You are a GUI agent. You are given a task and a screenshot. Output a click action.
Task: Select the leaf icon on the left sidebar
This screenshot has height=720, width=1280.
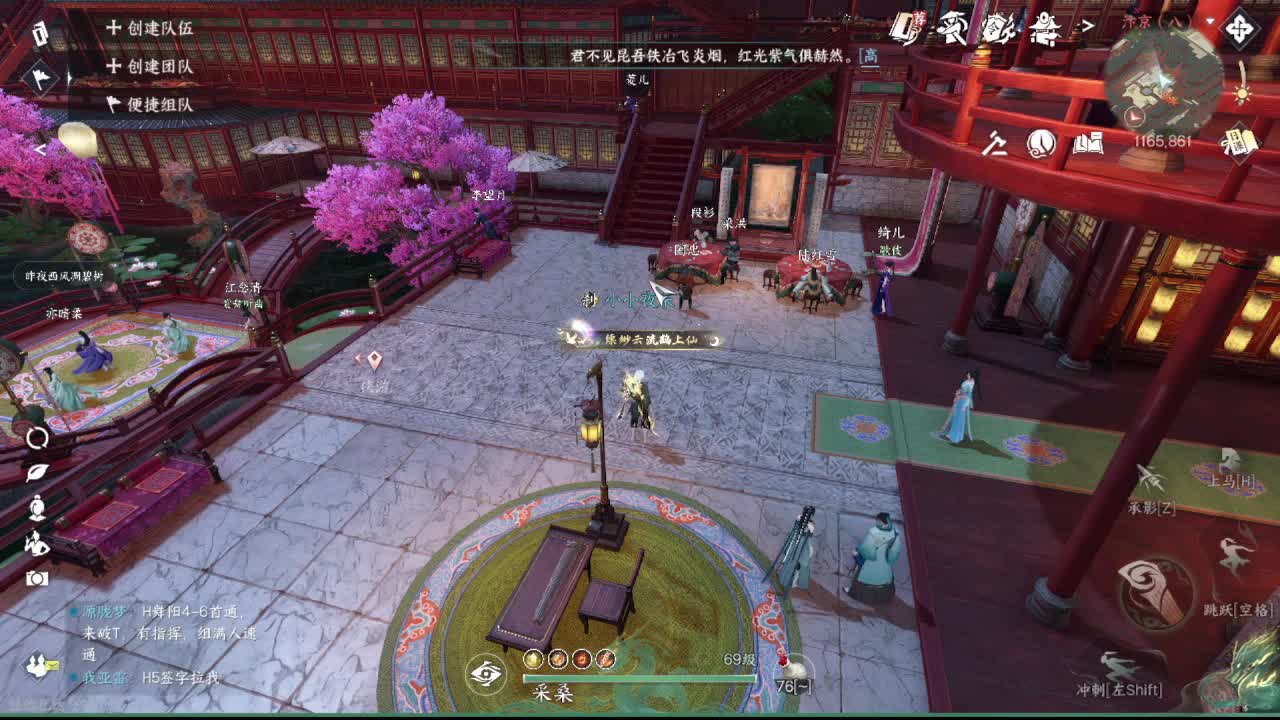click(34, 473)
